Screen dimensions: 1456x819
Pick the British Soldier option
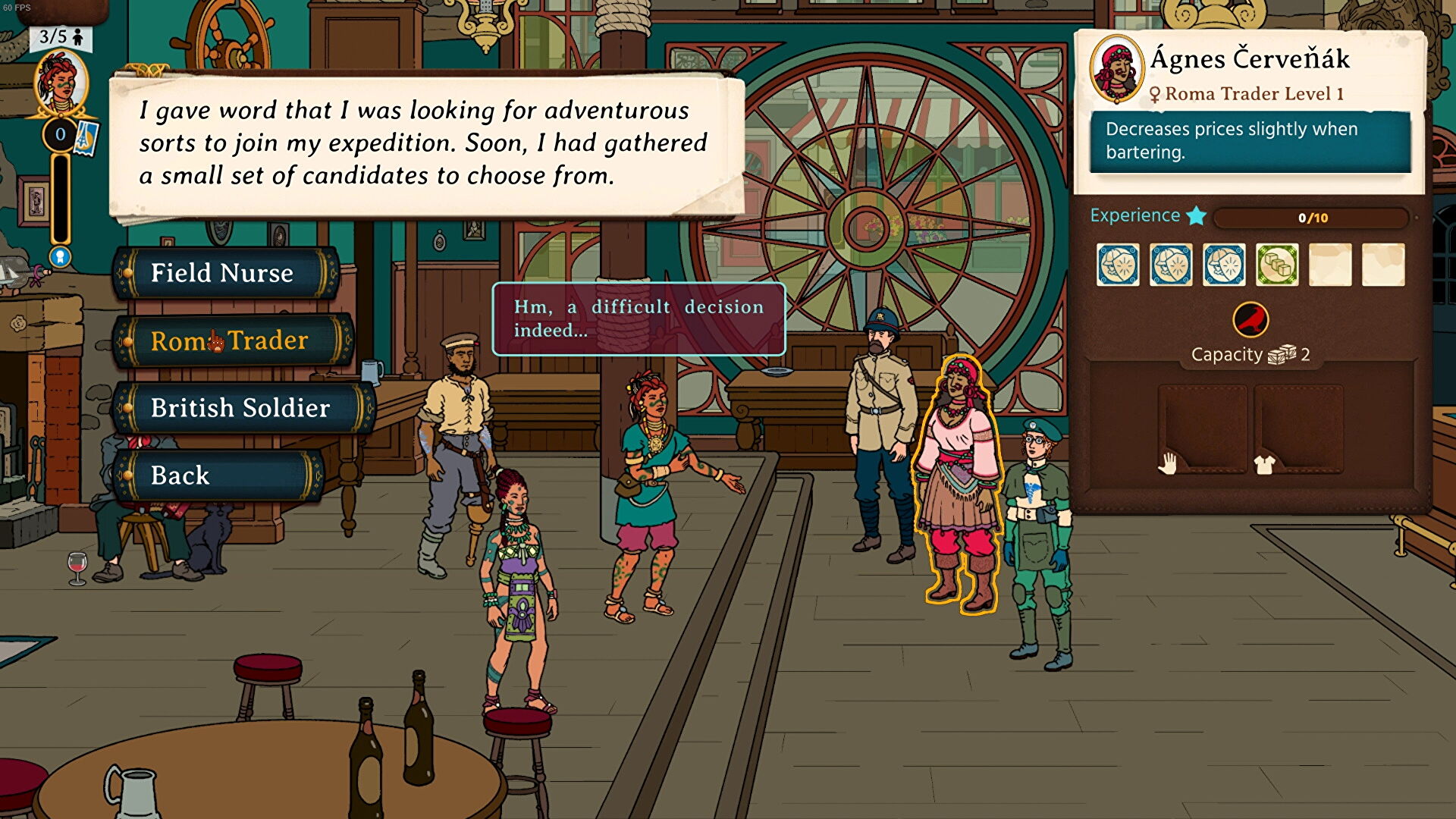point(240,408)
